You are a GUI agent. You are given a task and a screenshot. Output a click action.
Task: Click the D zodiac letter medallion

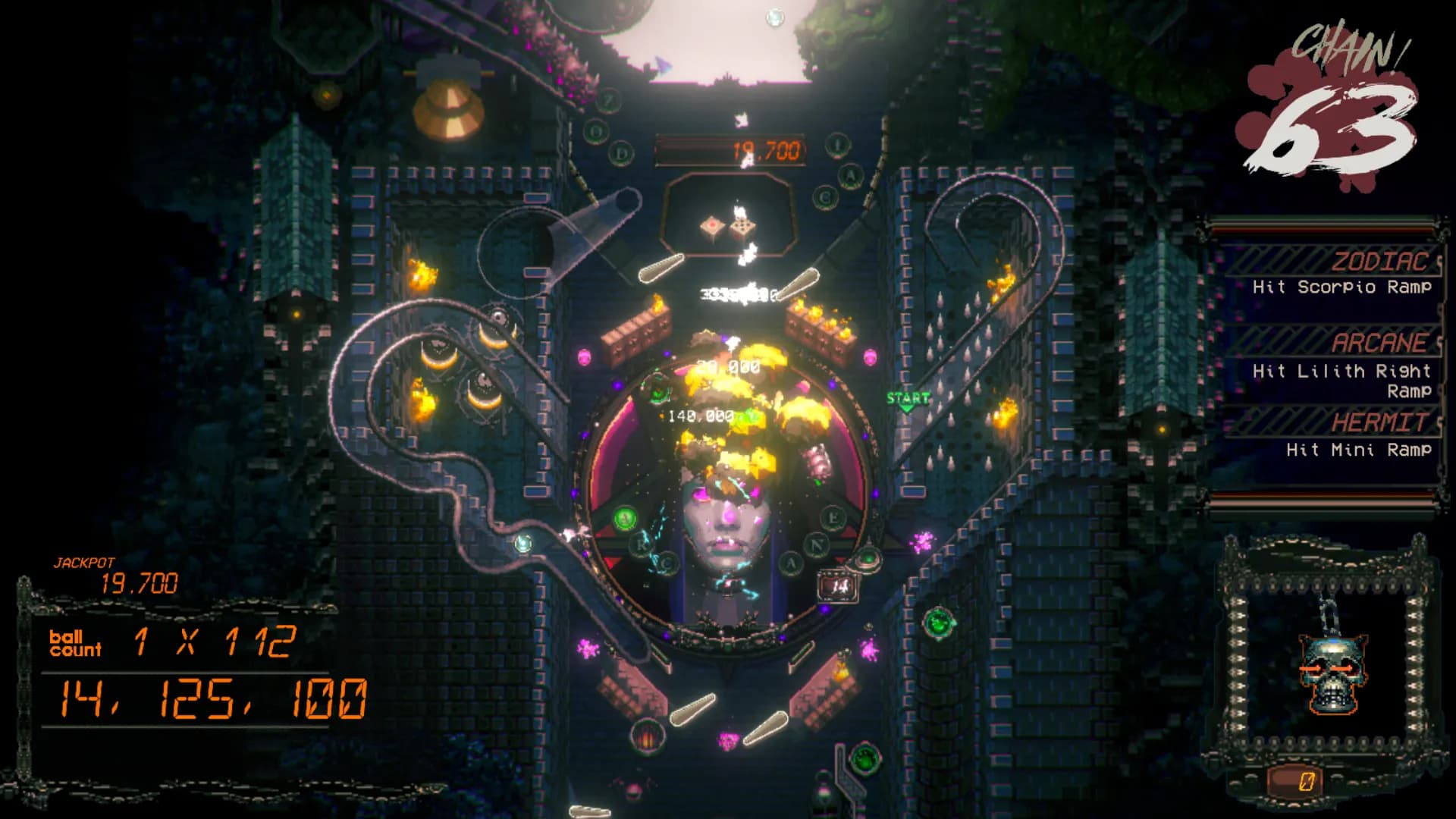[622, 152]
